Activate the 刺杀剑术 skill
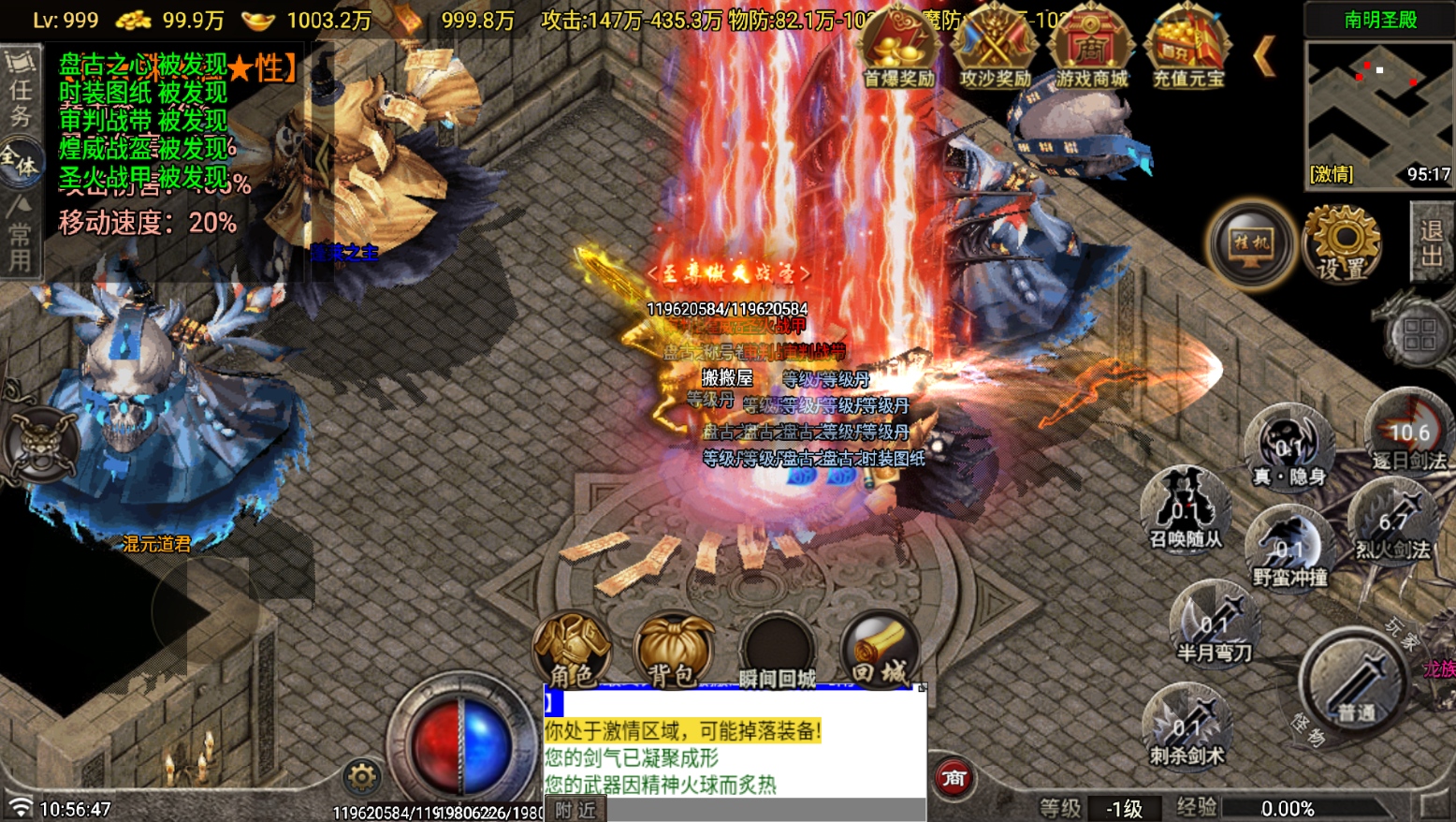The image size is (1456, 822). [1187, 724]
